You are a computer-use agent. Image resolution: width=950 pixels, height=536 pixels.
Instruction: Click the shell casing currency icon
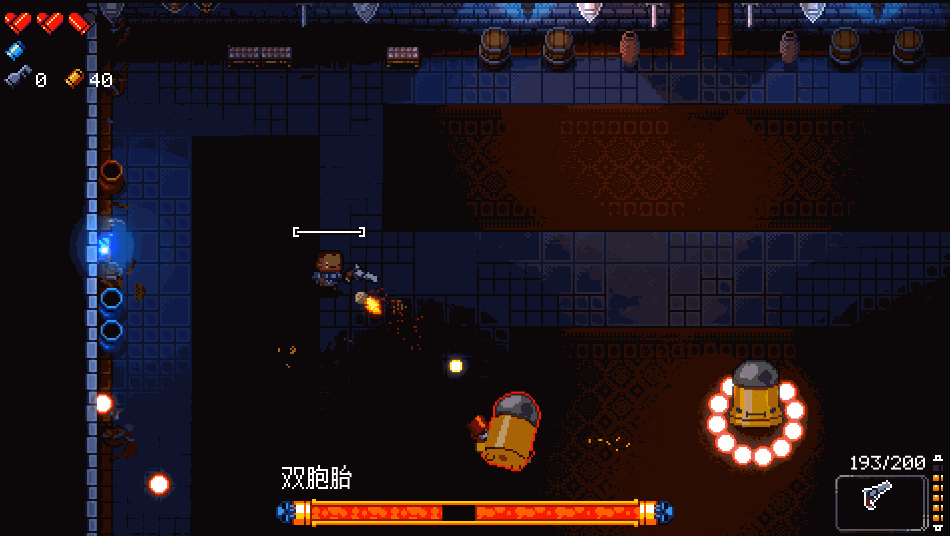75,78
